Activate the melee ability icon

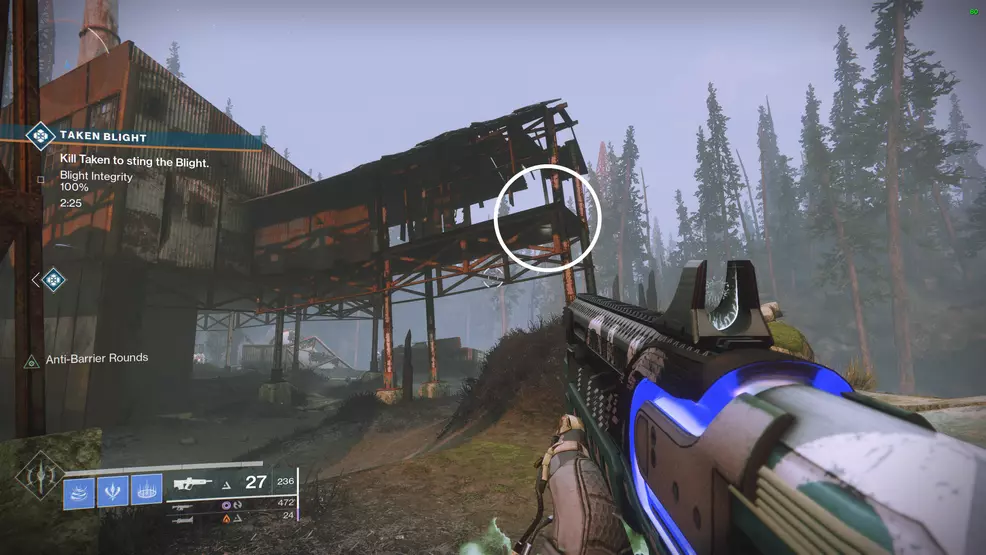pyautogui.click(x=113, y=491)
